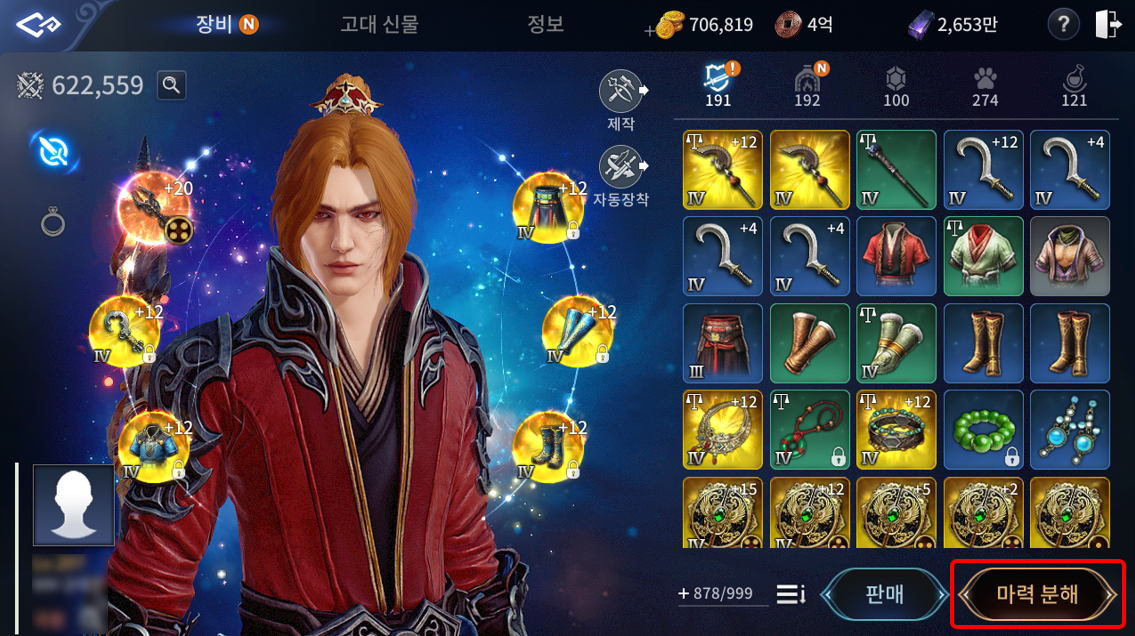
Task: Click the ring accessory view icon
Action: (x=53, y=222)
